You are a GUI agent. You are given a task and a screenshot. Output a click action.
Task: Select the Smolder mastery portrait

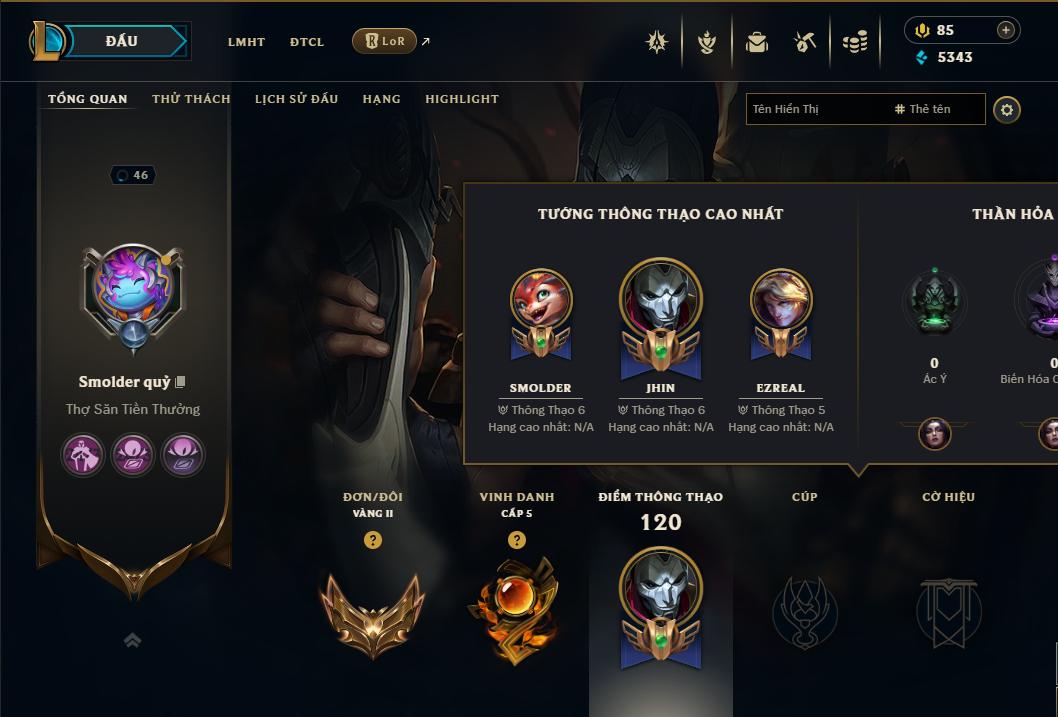click(x=540, y=300)
